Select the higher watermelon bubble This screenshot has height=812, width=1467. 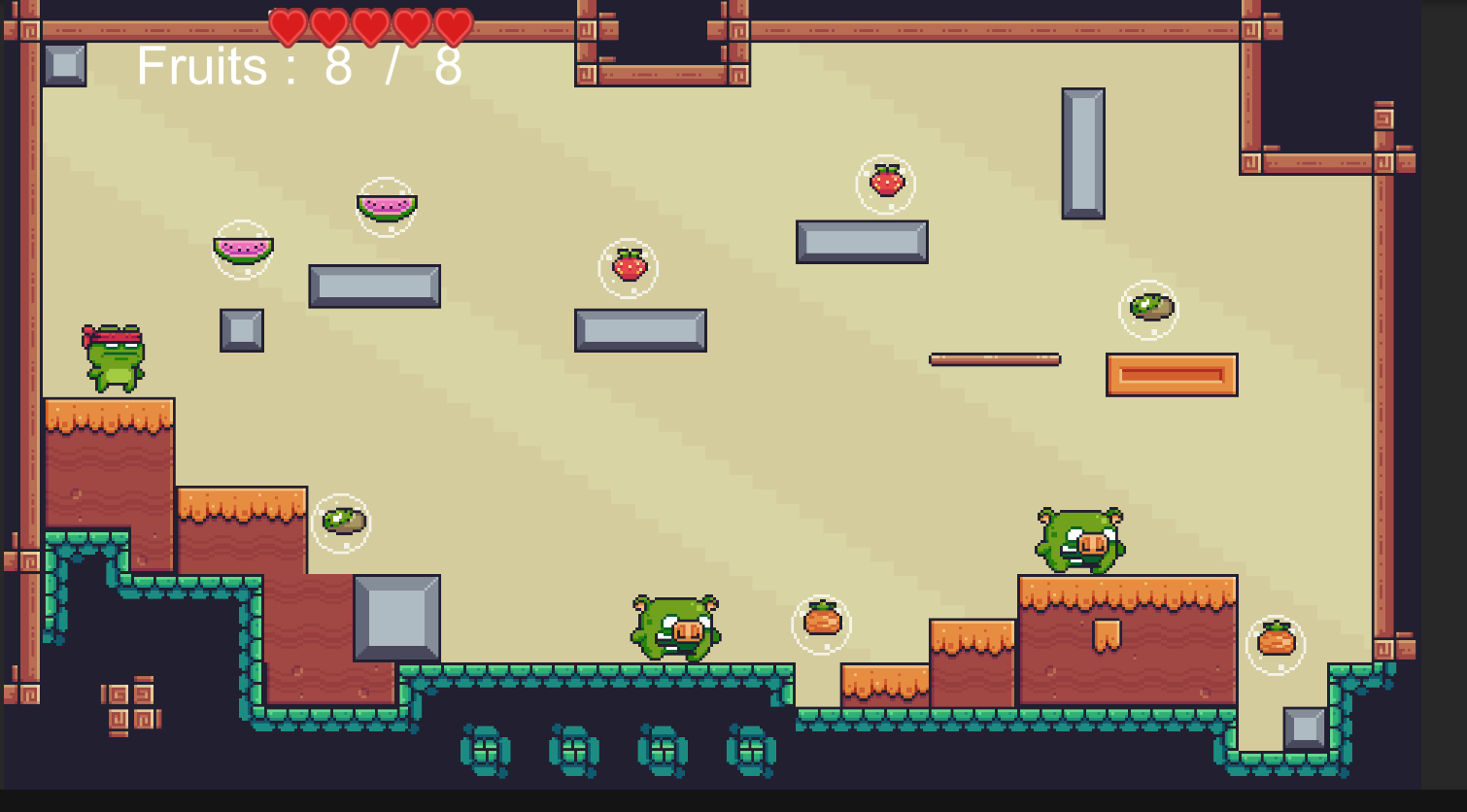388,204
